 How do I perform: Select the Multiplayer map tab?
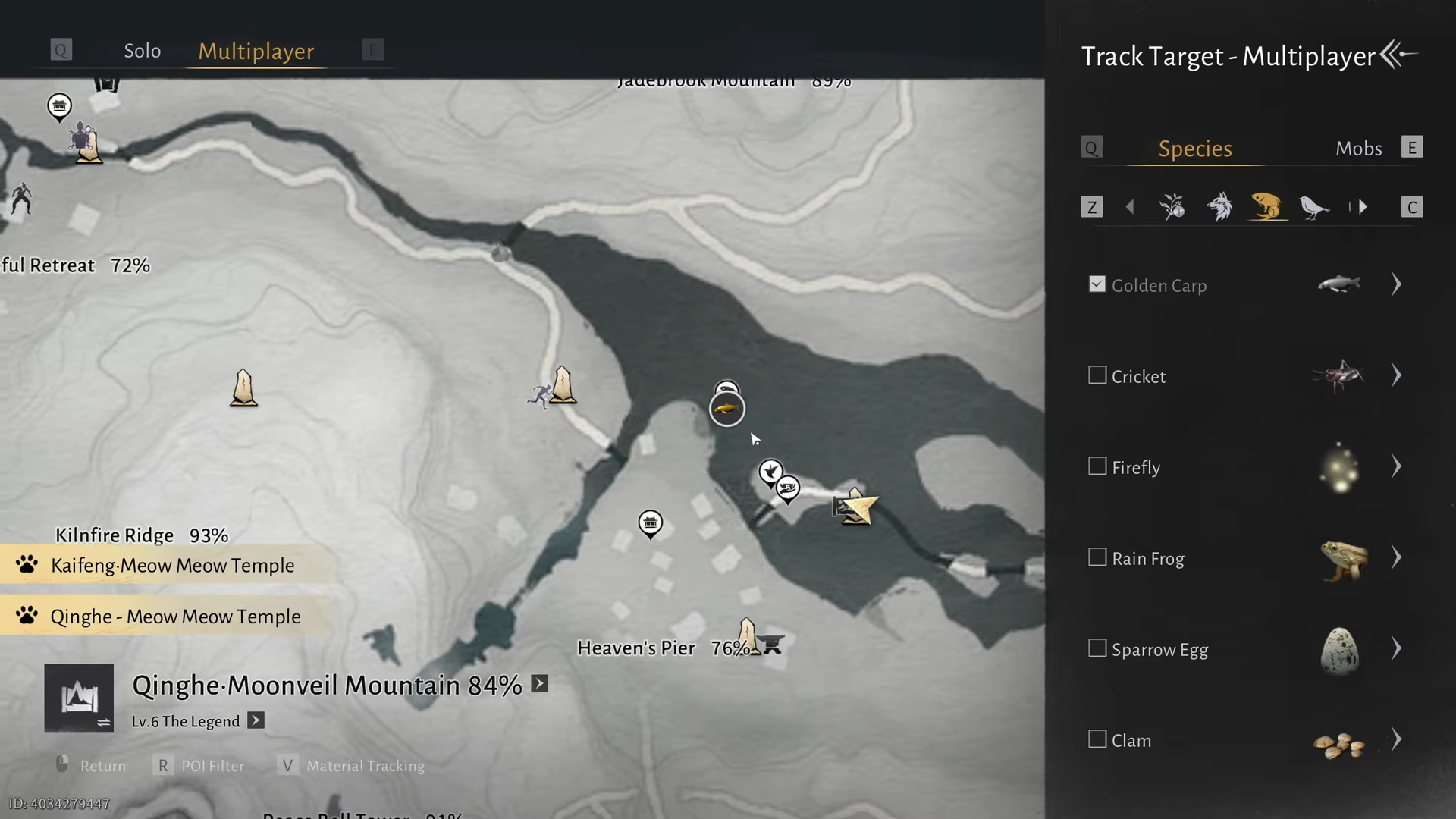pyautogui.click(x=256, y=51)
